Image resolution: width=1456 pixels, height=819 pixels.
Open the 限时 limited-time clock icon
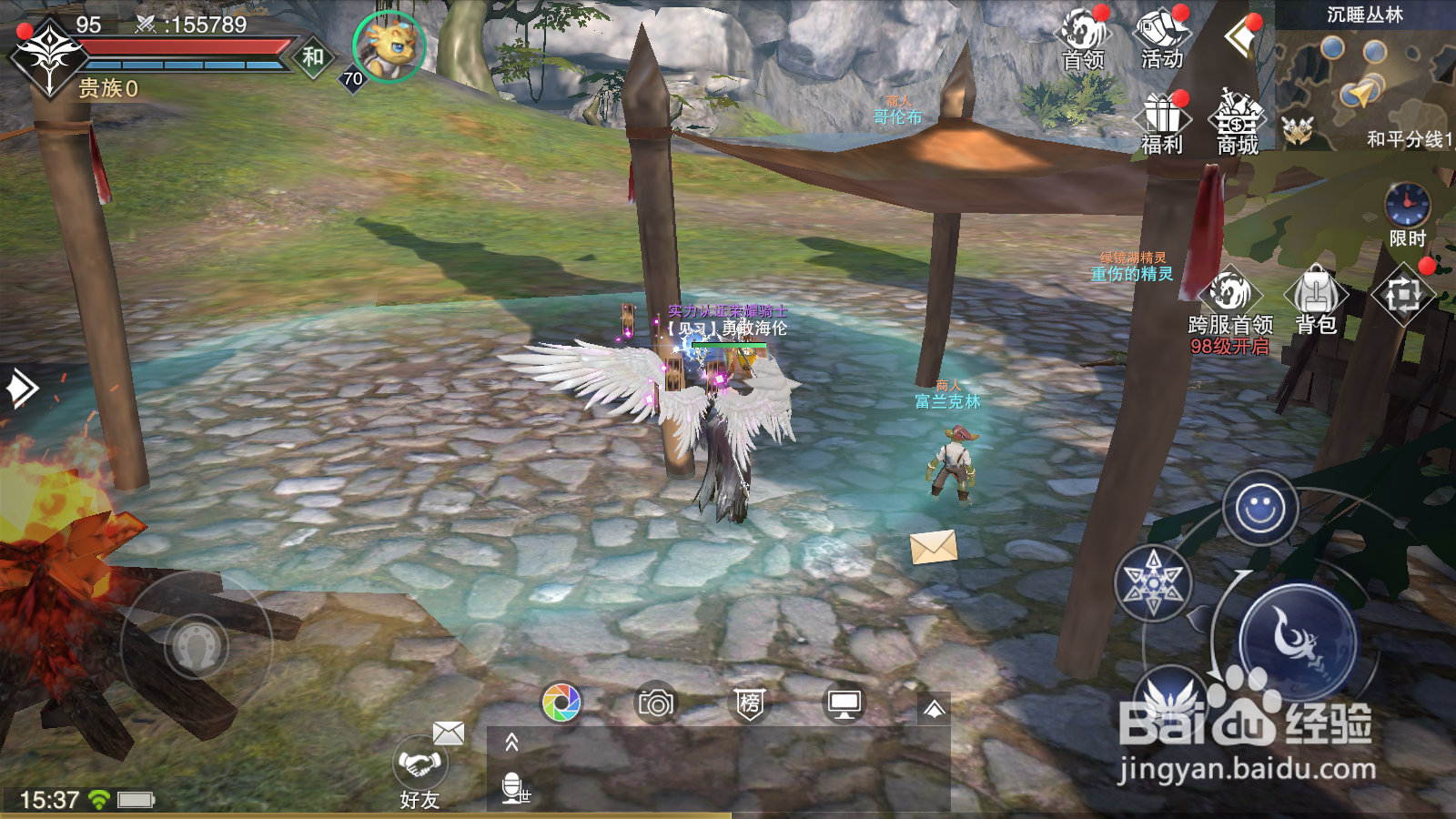click(1407, 213)
